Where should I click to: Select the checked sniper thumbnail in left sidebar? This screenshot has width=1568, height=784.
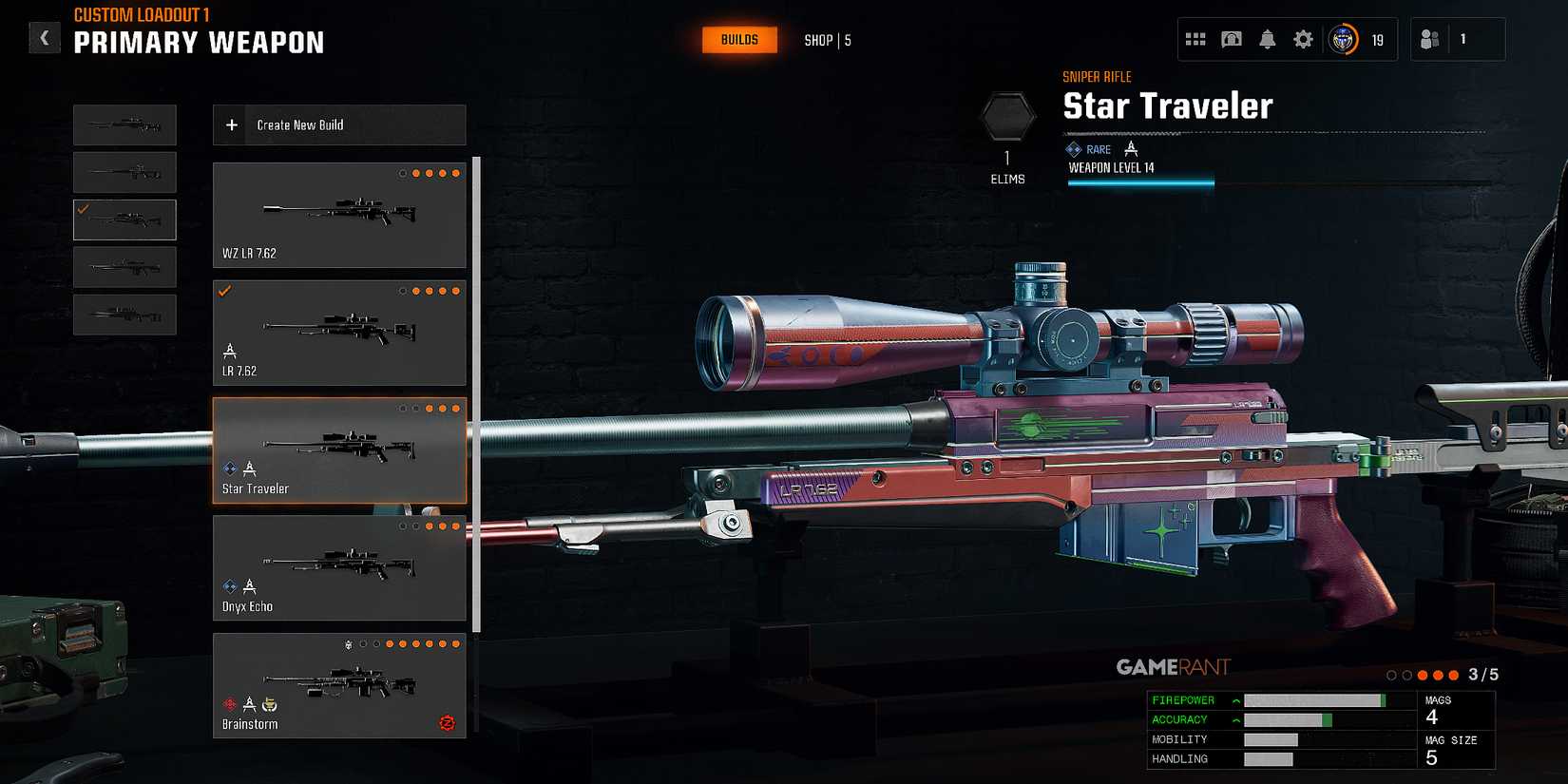click(124, 220)
